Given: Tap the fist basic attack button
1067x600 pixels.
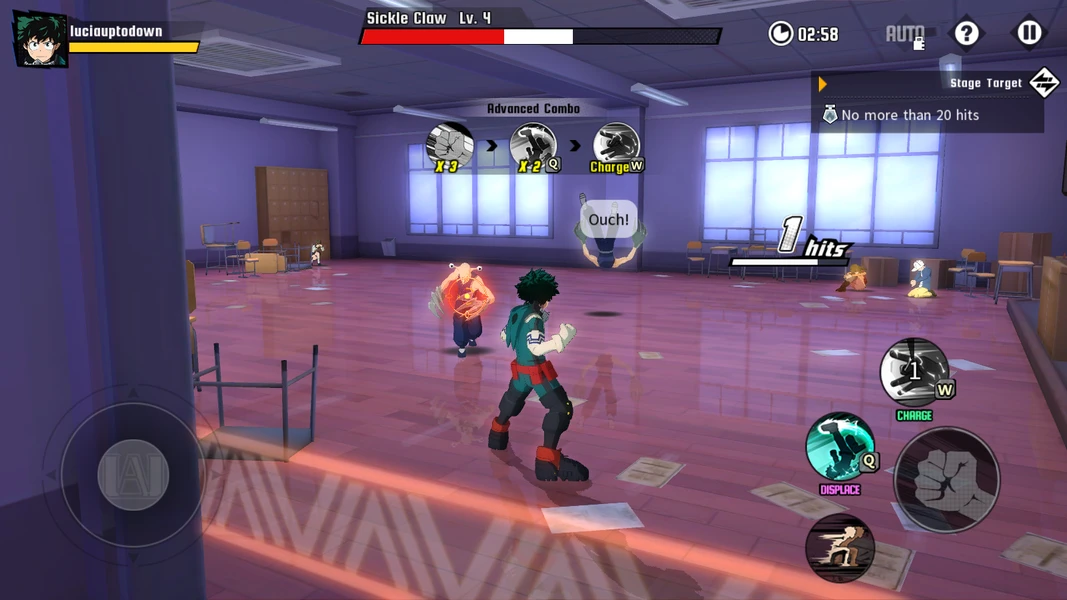Looking at the screenshot, I should (946, 480).
